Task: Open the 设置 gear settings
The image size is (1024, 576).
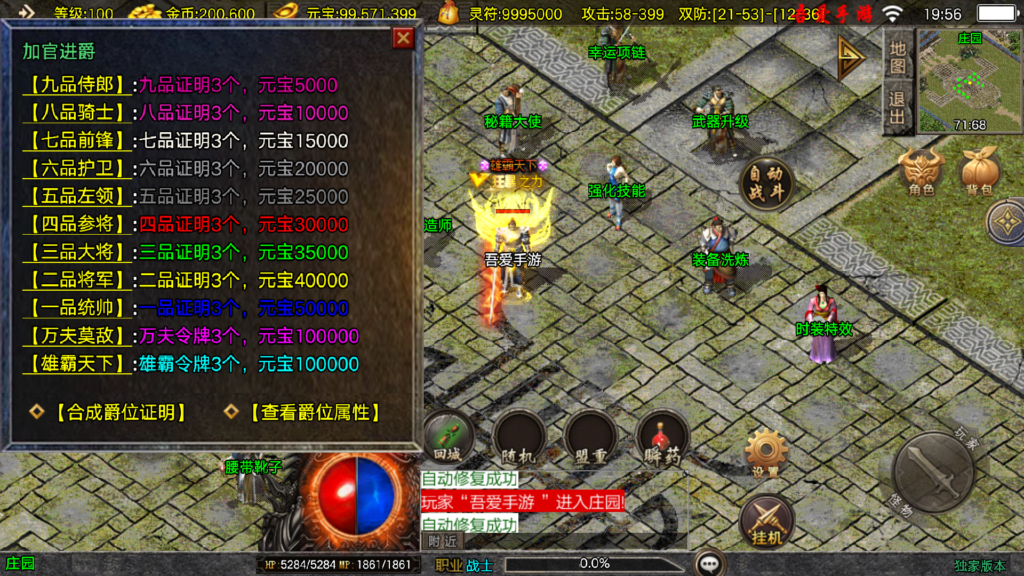Action: (x=766, y=452)
